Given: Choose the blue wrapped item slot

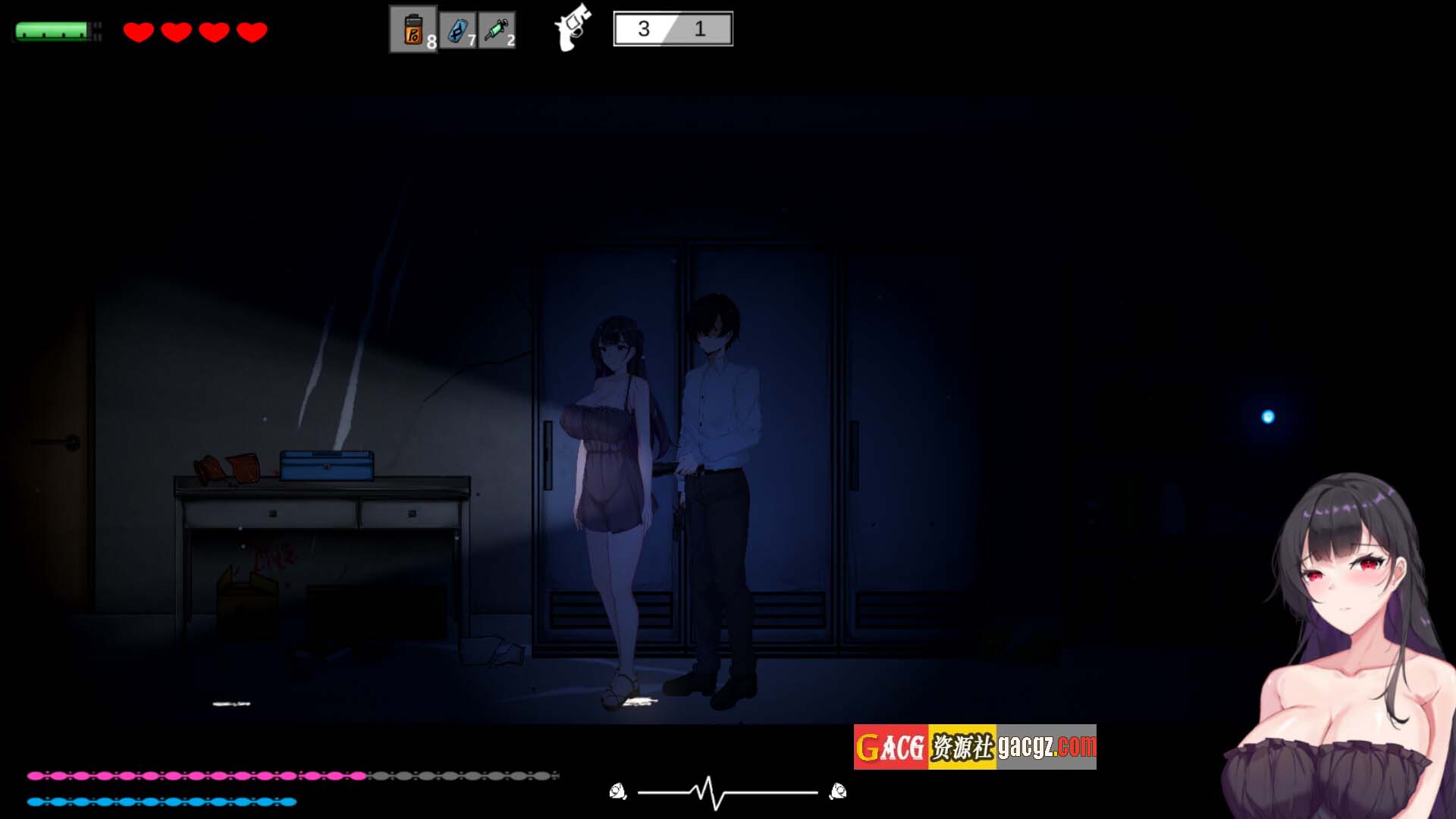Looking at the screenshot, I should tap(458, 30).
